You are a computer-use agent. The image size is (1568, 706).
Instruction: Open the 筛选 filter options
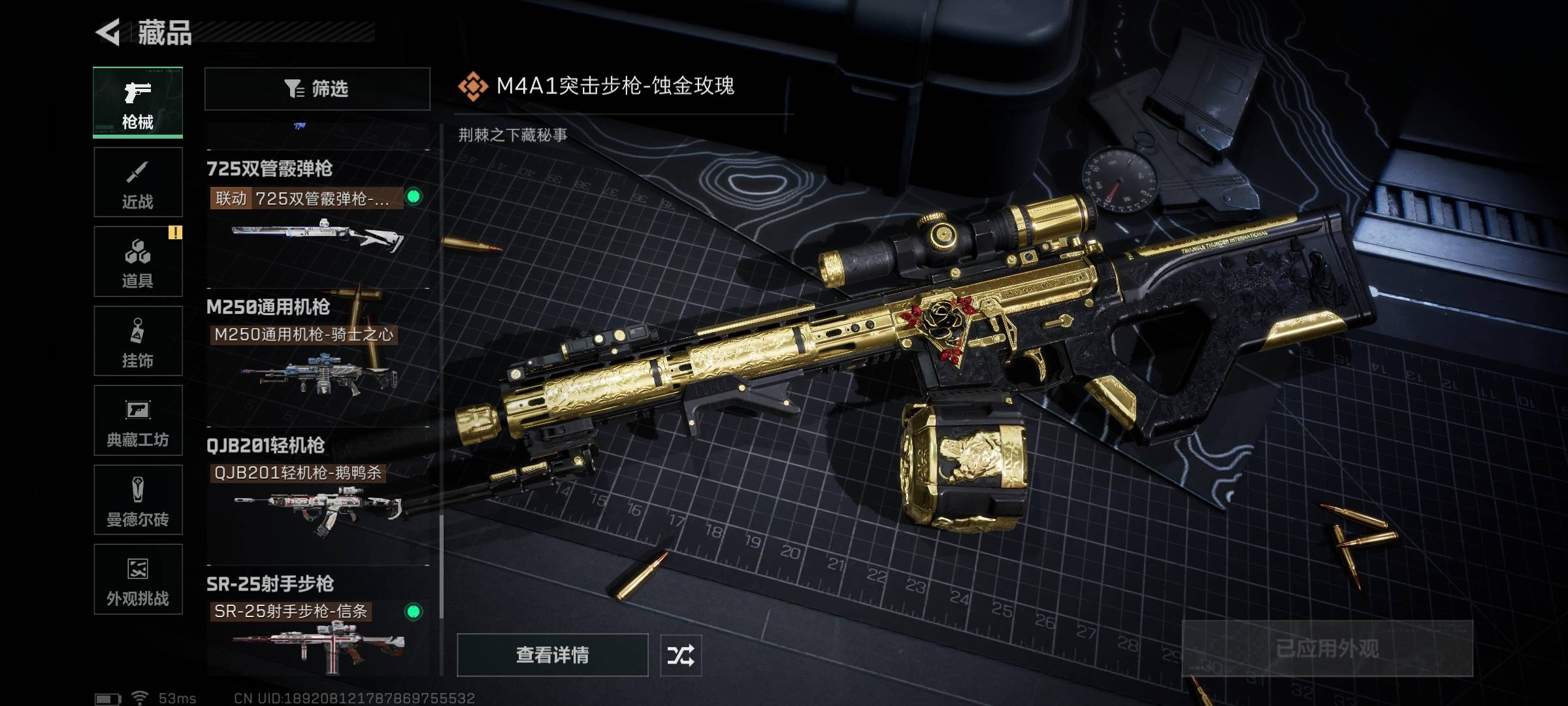pos(317,88)
